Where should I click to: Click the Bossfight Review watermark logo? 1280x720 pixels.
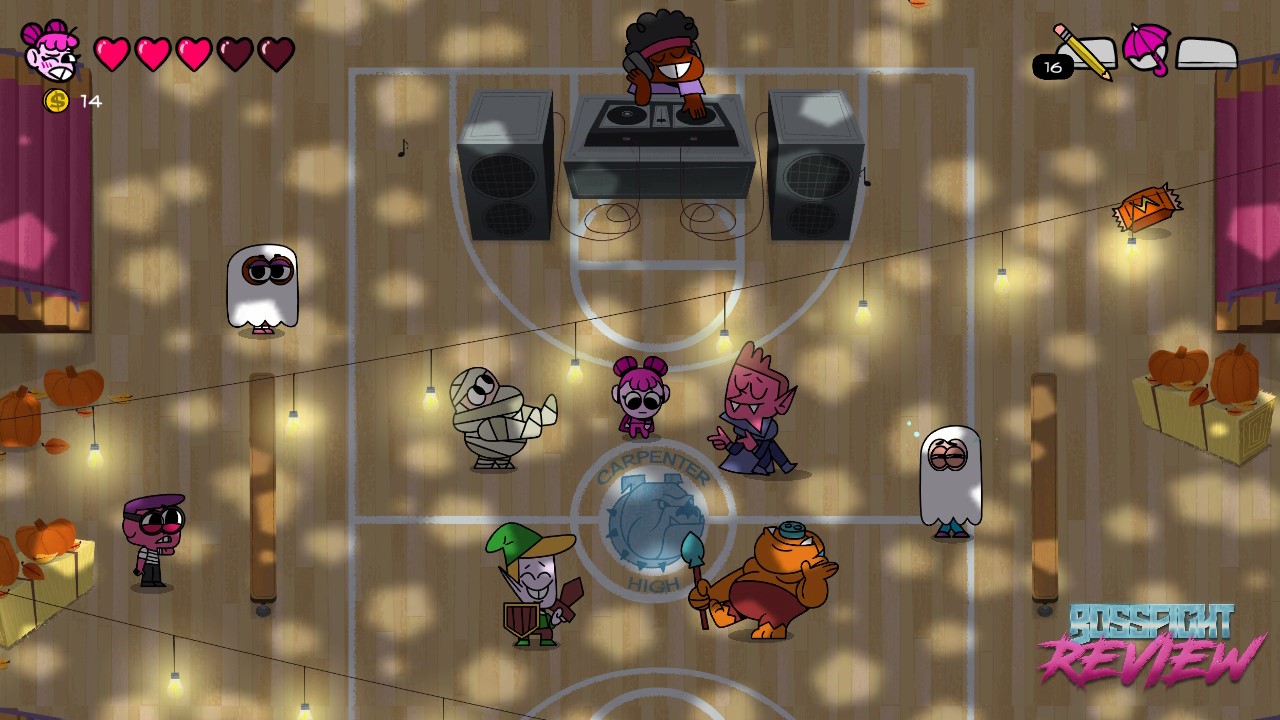pyautogui.click(x=1150, y=645)
